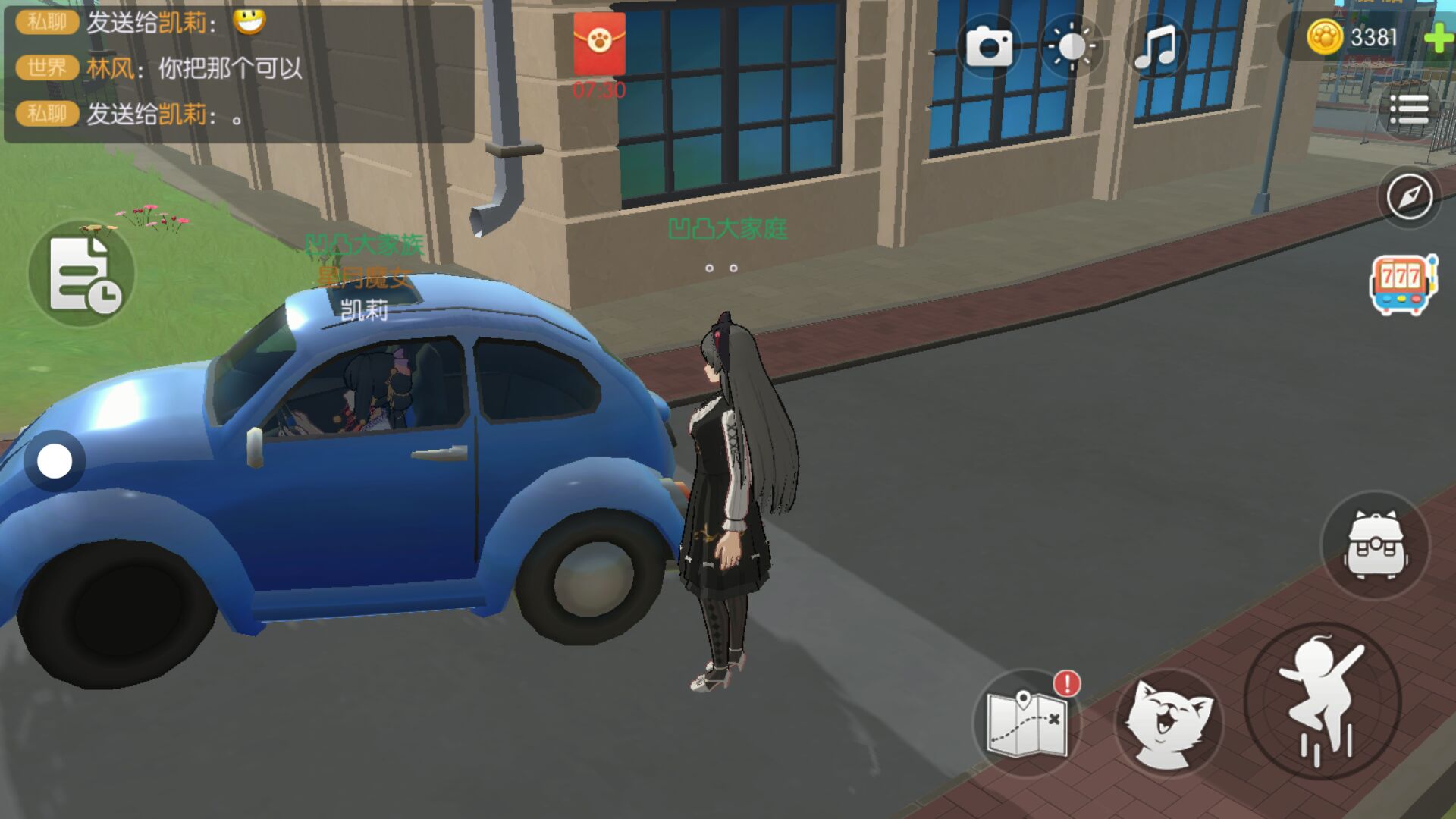Viewport: 1456px width, 819px height.
Task: Open the laughing cat emote menu
Action: point(1168,723)
